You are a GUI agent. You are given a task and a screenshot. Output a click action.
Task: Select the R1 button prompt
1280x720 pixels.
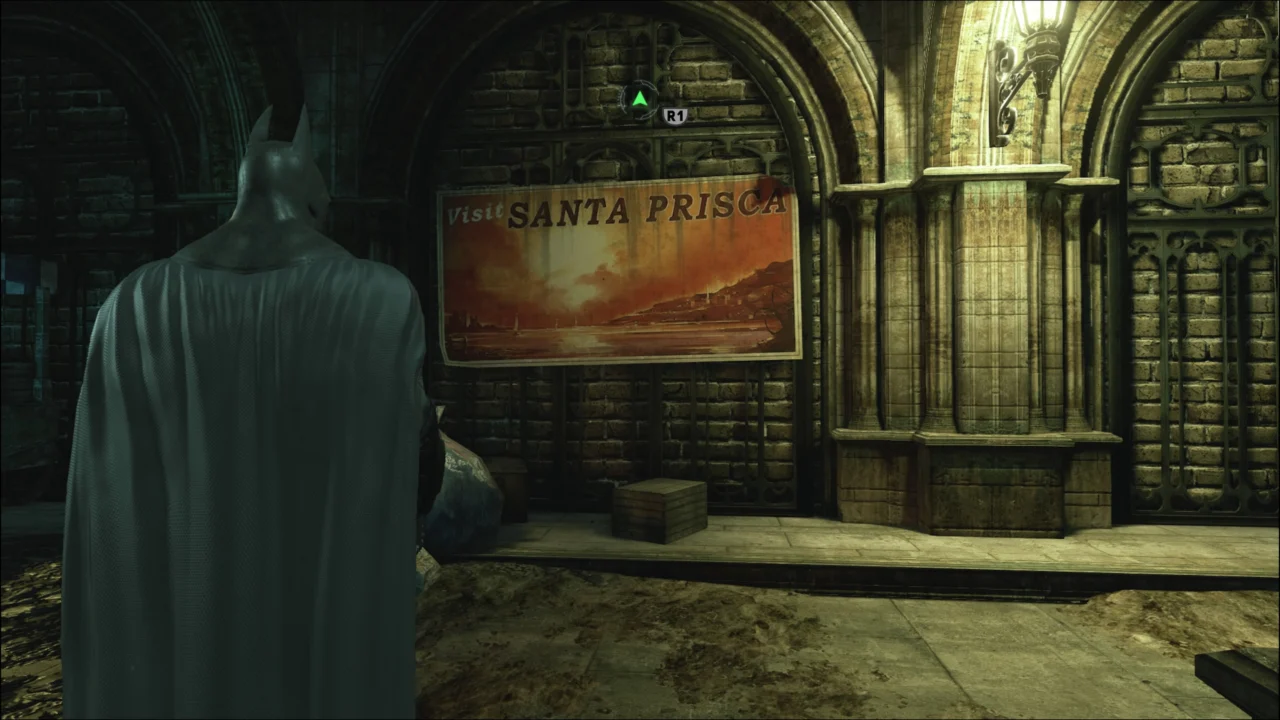tap(674, 114)
